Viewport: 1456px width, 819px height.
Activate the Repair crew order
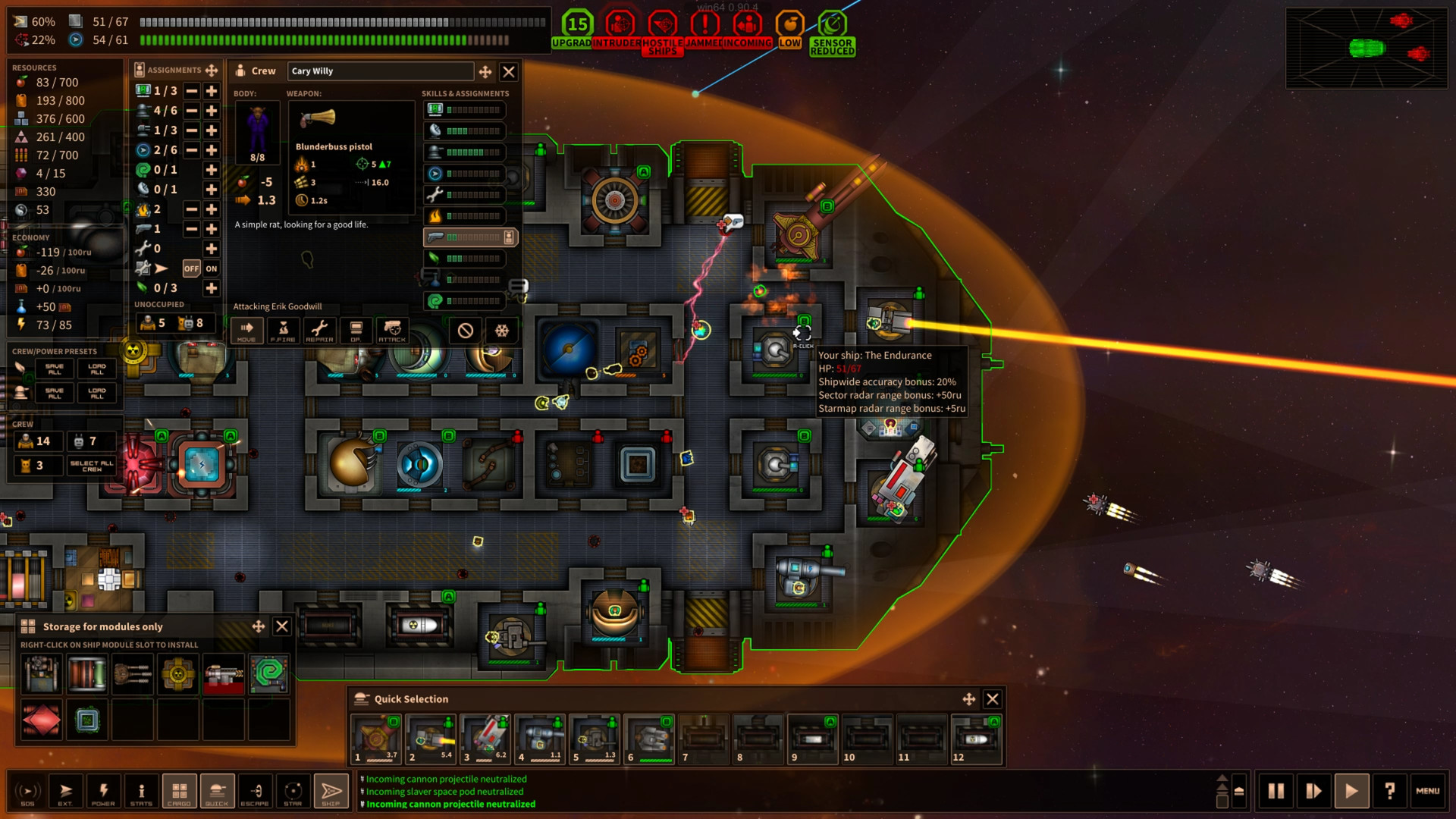319,331
